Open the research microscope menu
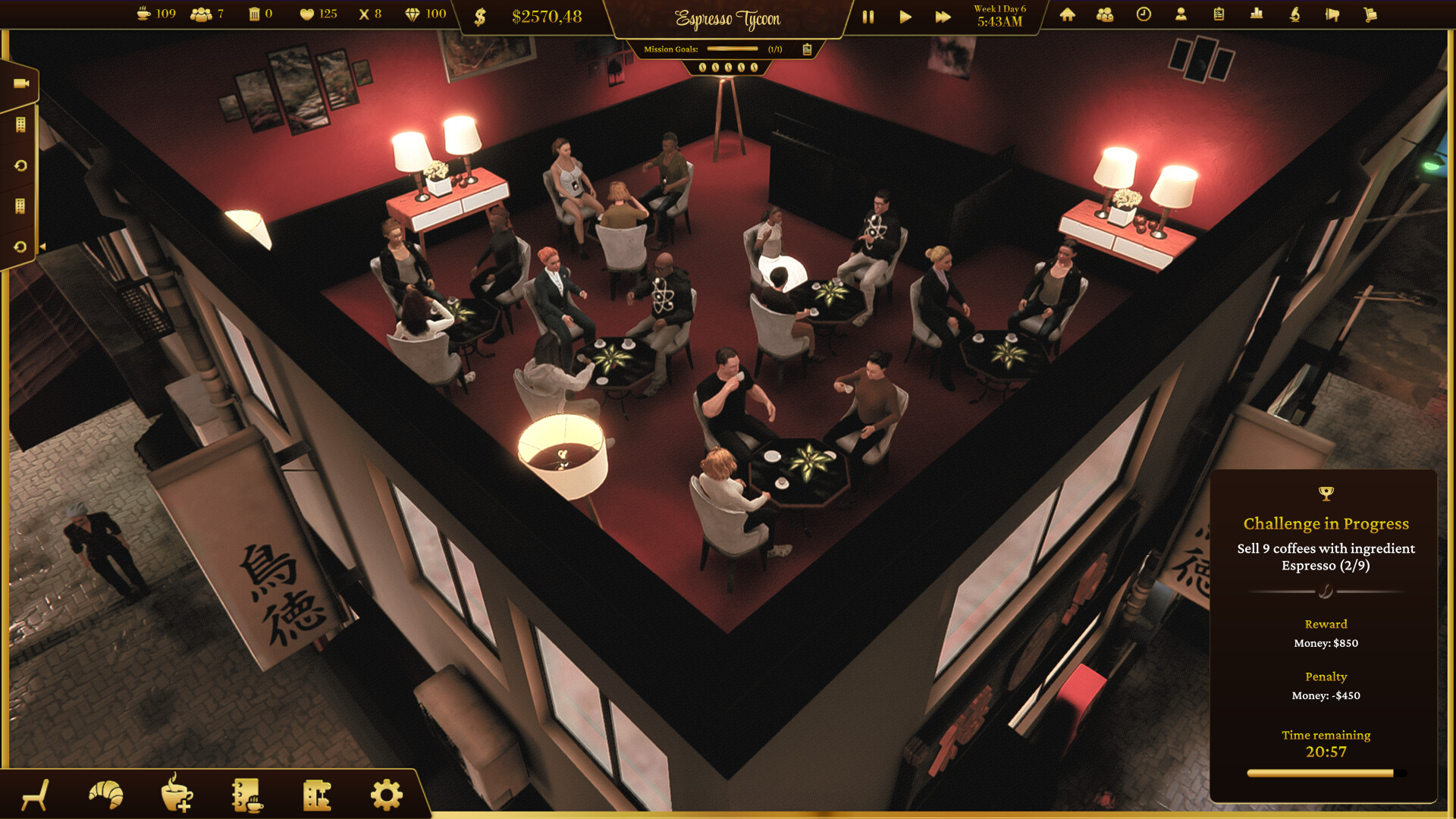The image size is (1456, 819). click(1294, 14)
